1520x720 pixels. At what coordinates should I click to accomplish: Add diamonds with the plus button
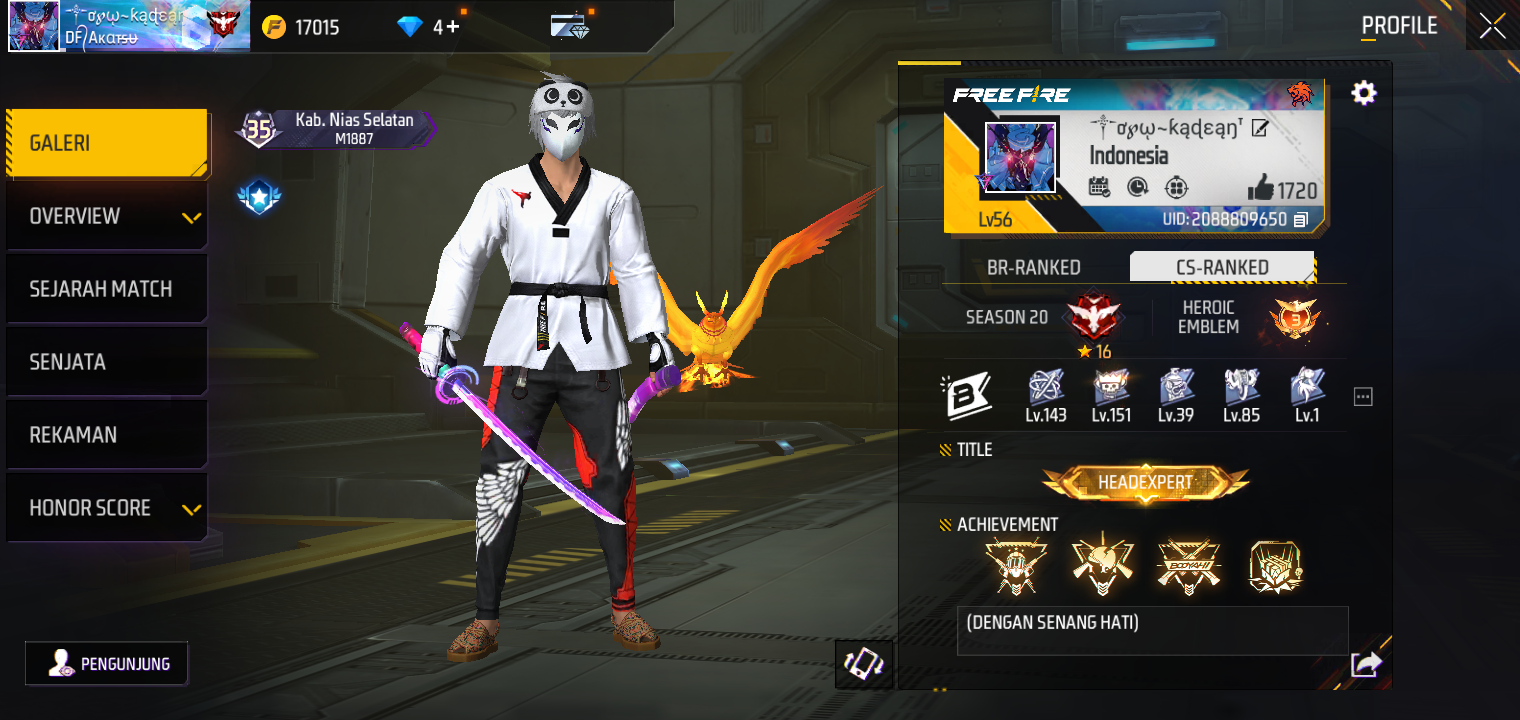coord(453,27)
